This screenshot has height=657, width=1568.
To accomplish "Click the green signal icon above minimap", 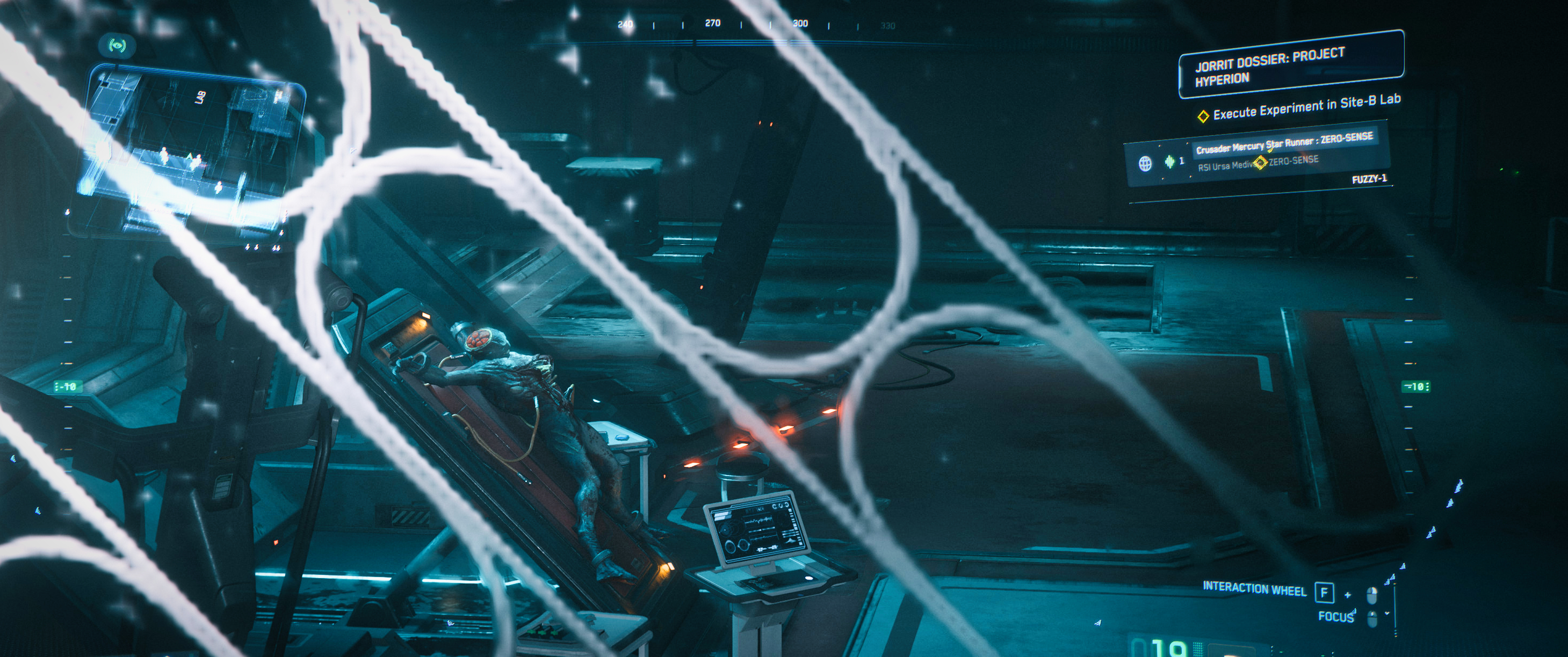I will click(x=118, y=45).
